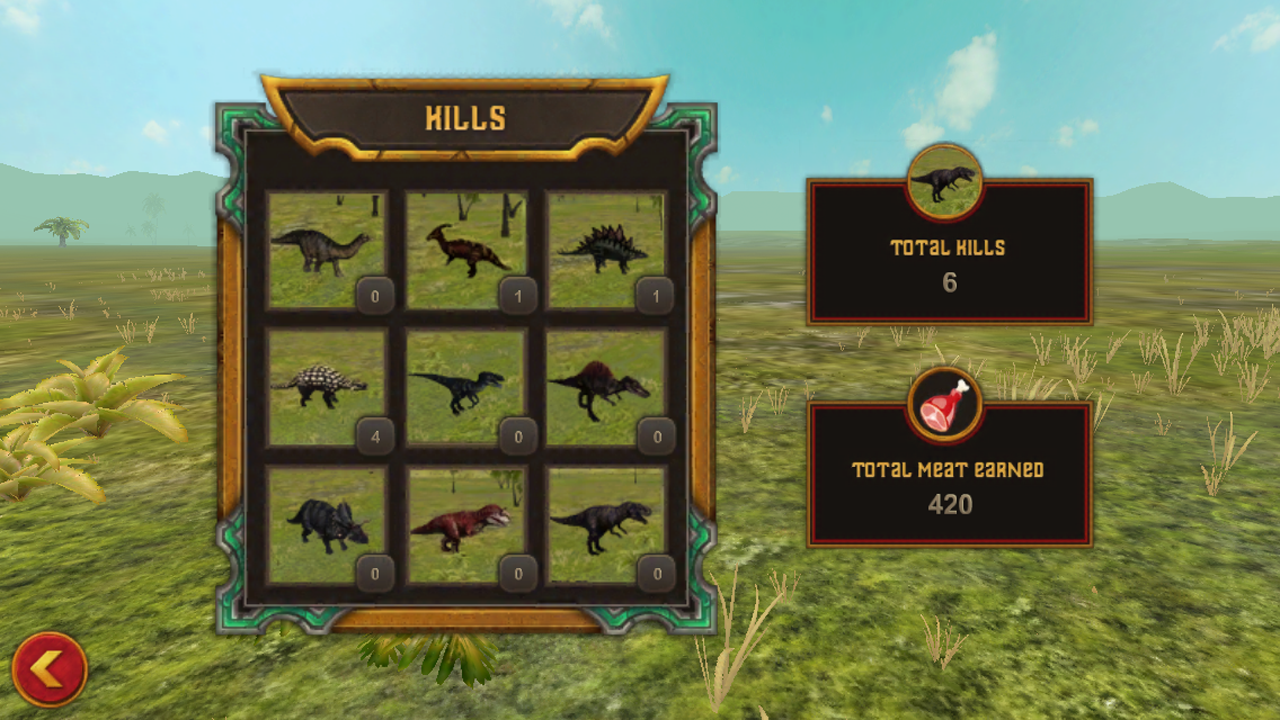1280x720 pixels.
Task: Select the Brontosaurus kills thumbnail
Action: [322, 245]
